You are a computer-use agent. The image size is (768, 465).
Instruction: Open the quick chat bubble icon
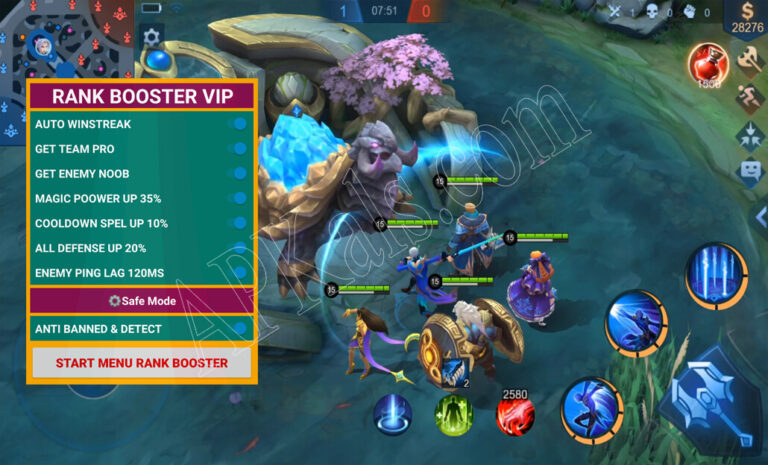tap(749, 171)
